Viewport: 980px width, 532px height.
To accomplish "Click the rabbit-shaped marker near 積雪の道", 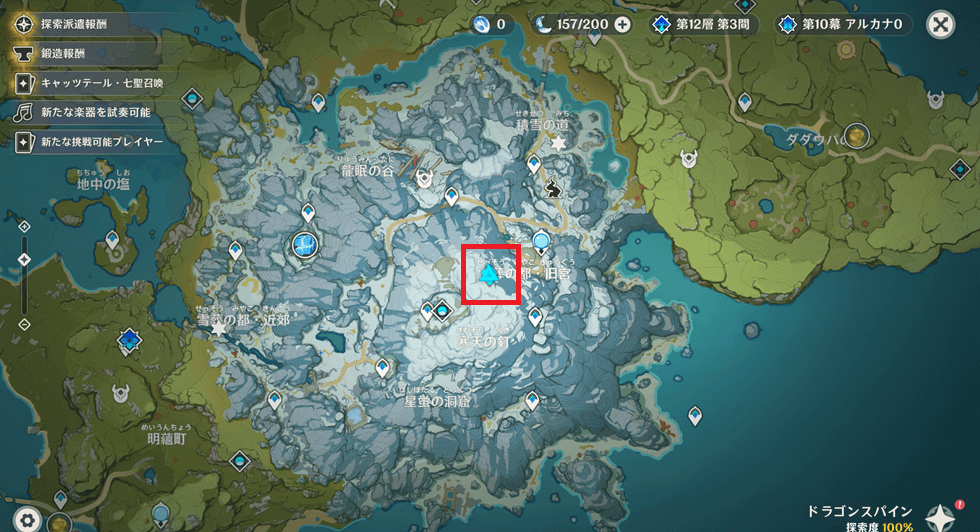I will point(553,186).
